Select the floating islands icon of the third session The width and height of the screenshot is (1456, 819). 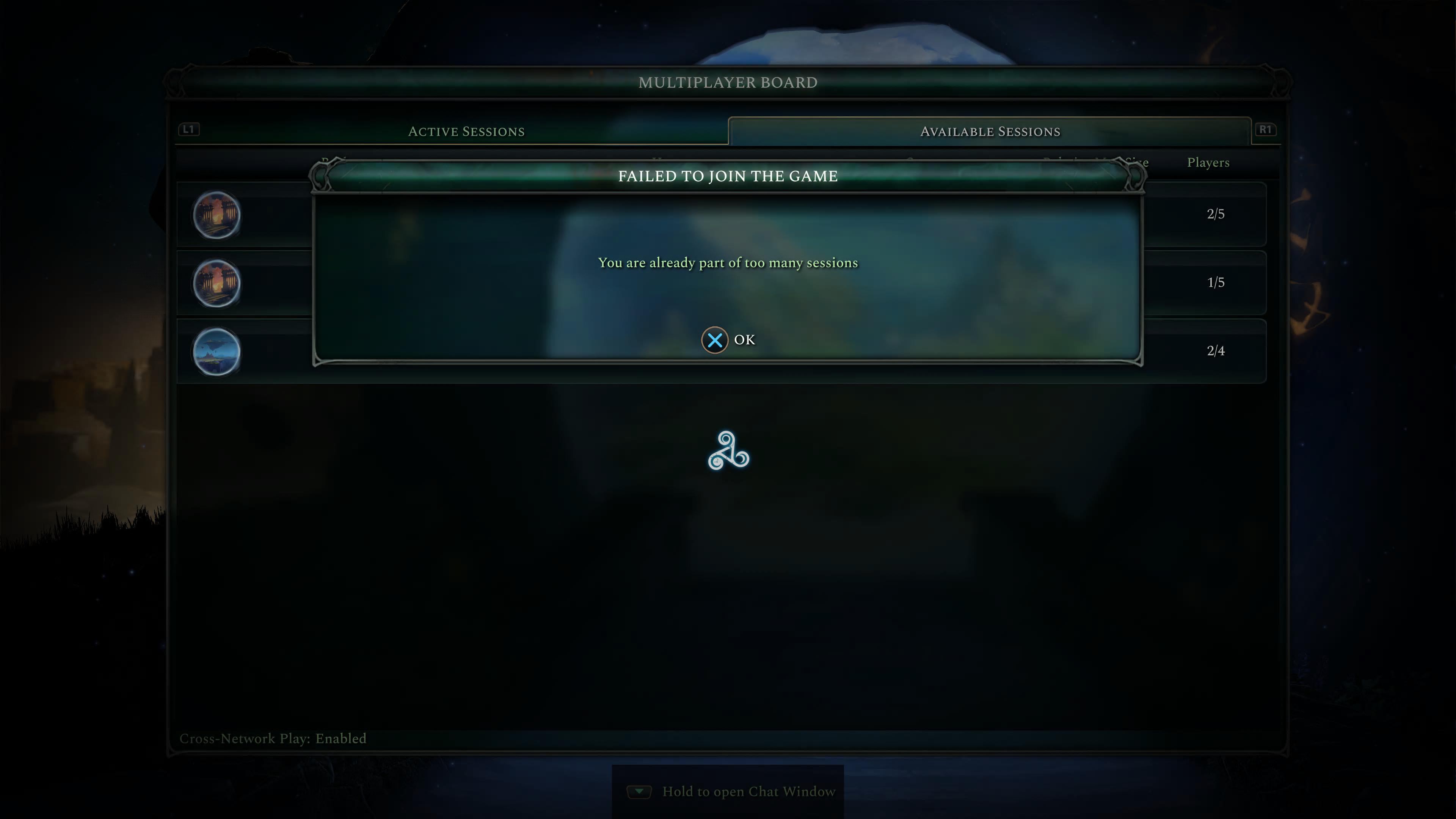[x=217, y=351]
